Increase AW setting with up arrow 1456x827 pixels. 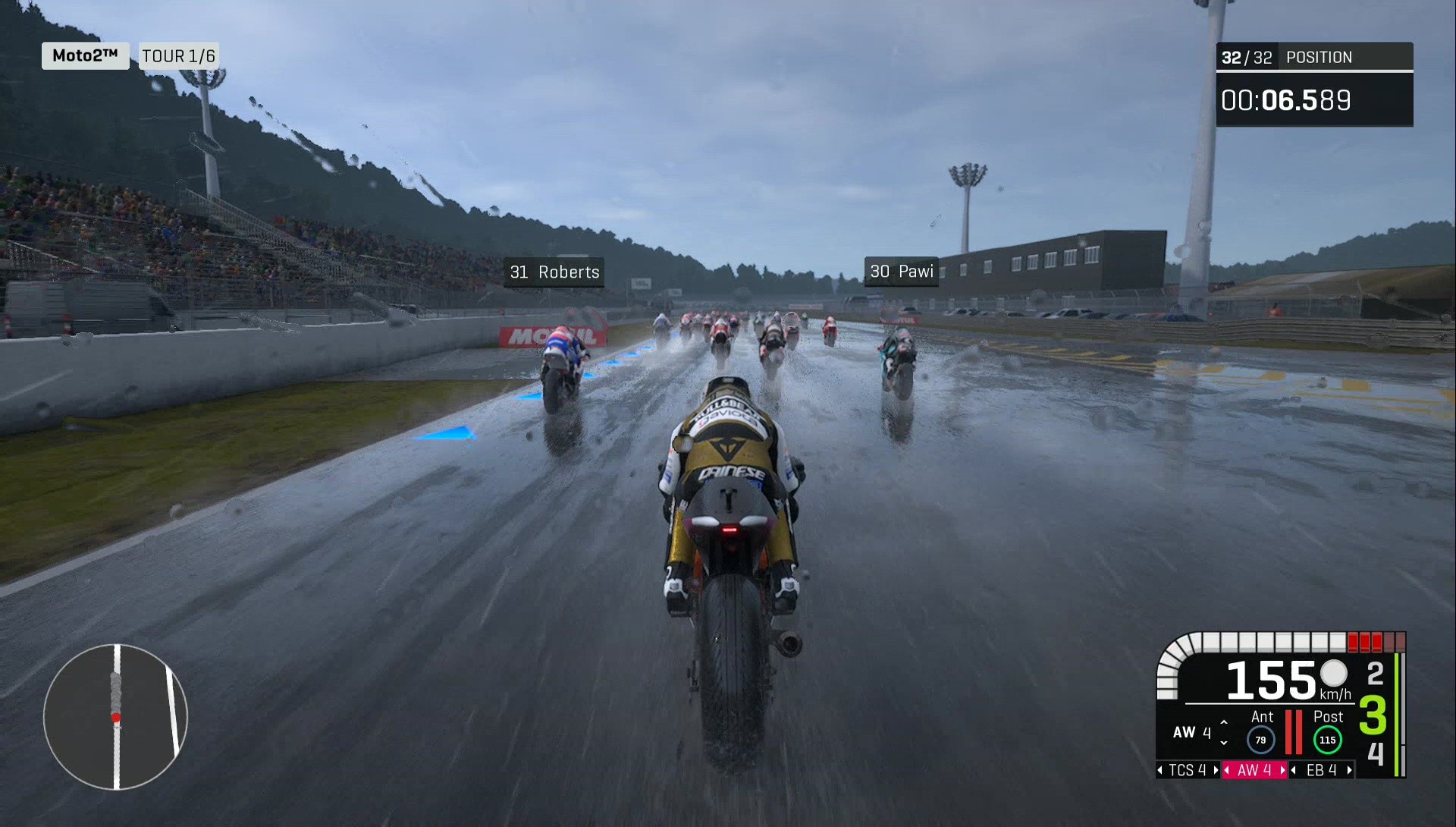[x=1224, y=721]
